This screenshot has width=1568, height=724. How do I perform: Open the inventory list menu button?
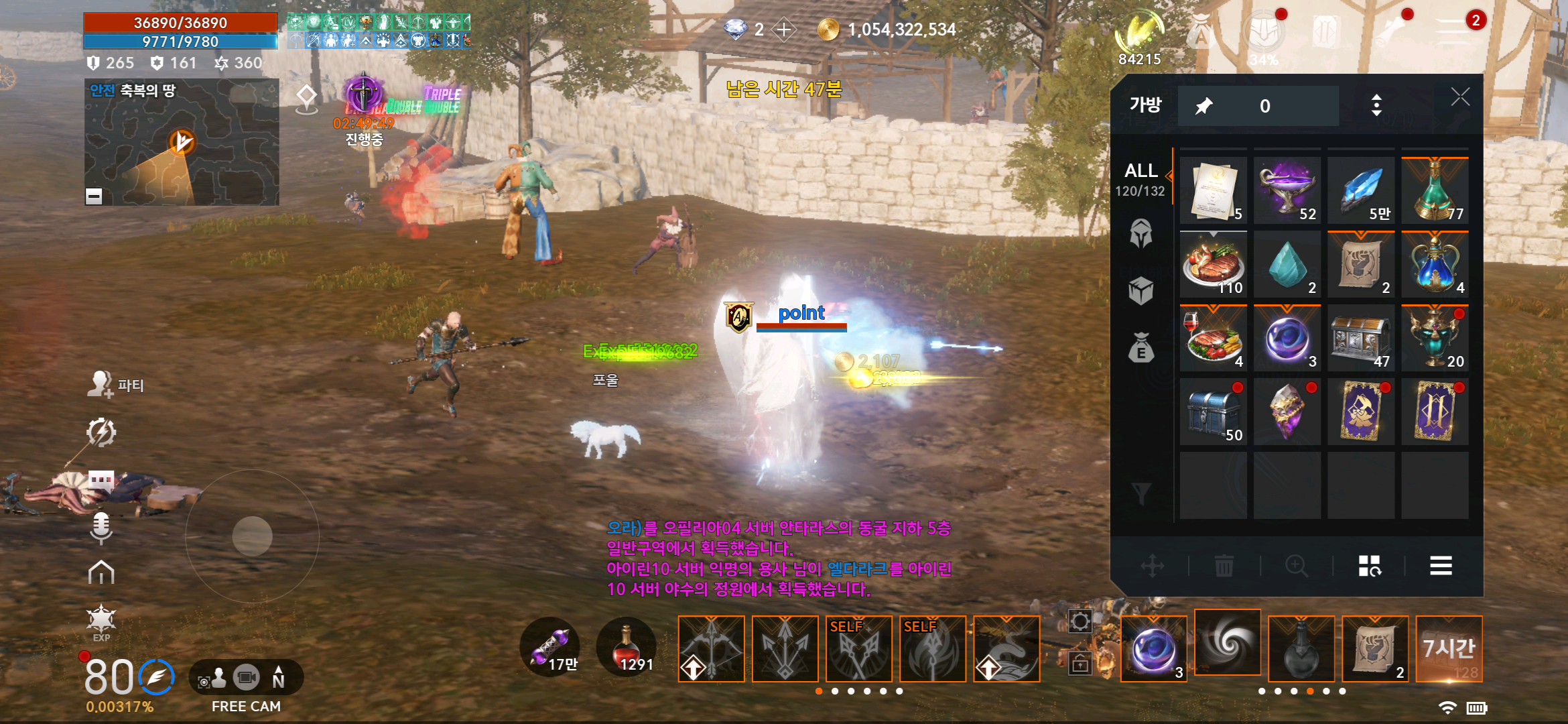click(x=1441, y=566)
